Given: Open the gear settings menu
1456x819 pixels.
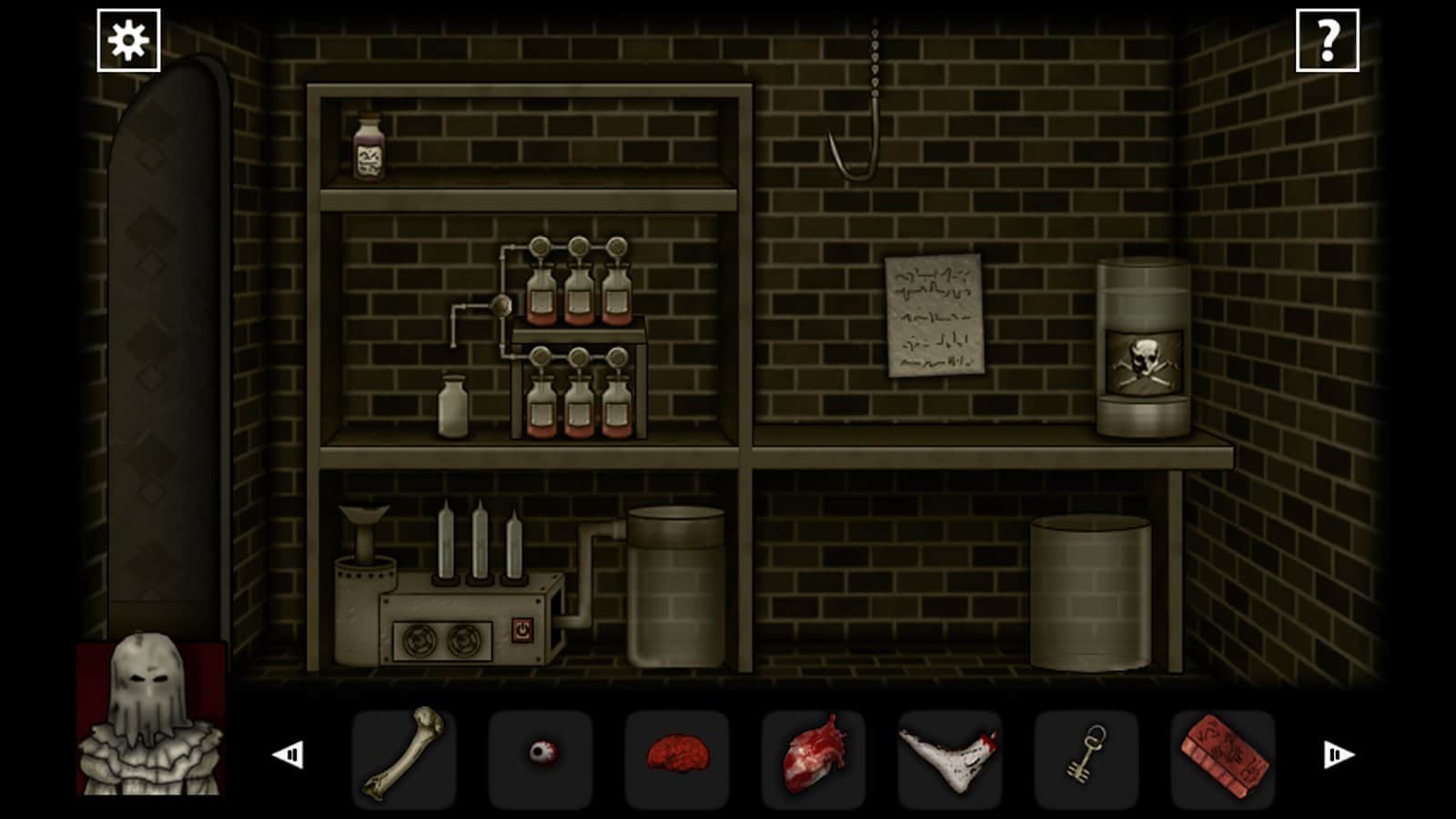Looking at the screenshot, I should (x=128, y=41).
